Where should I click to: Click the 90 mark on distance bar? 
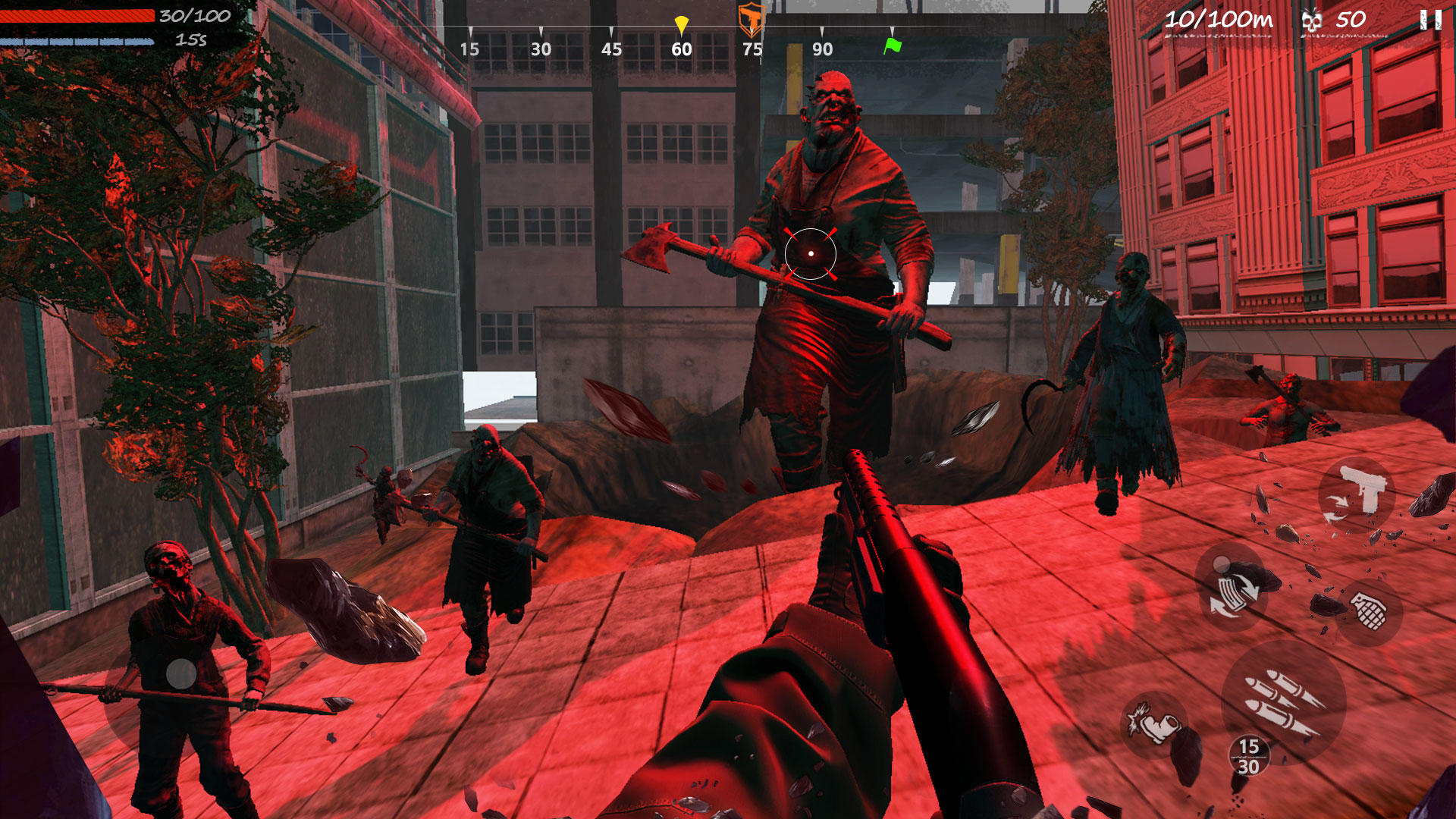[823, 49]
